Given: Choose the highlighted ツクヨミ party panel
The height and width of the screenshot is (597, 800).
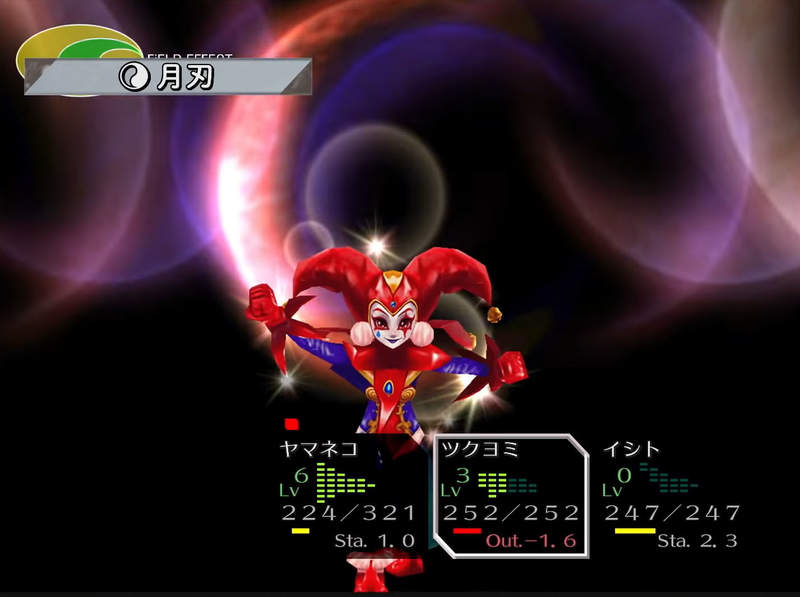Looking at the screenshot, I should (510, 495).
